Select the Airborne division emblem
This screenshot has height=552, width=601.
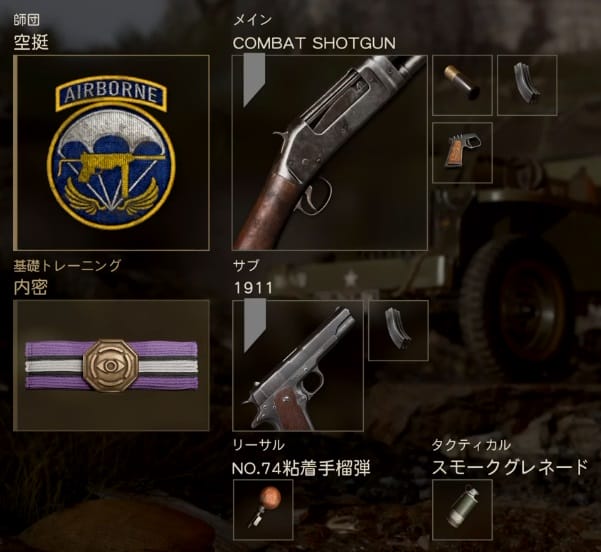(x=111, y=152)
